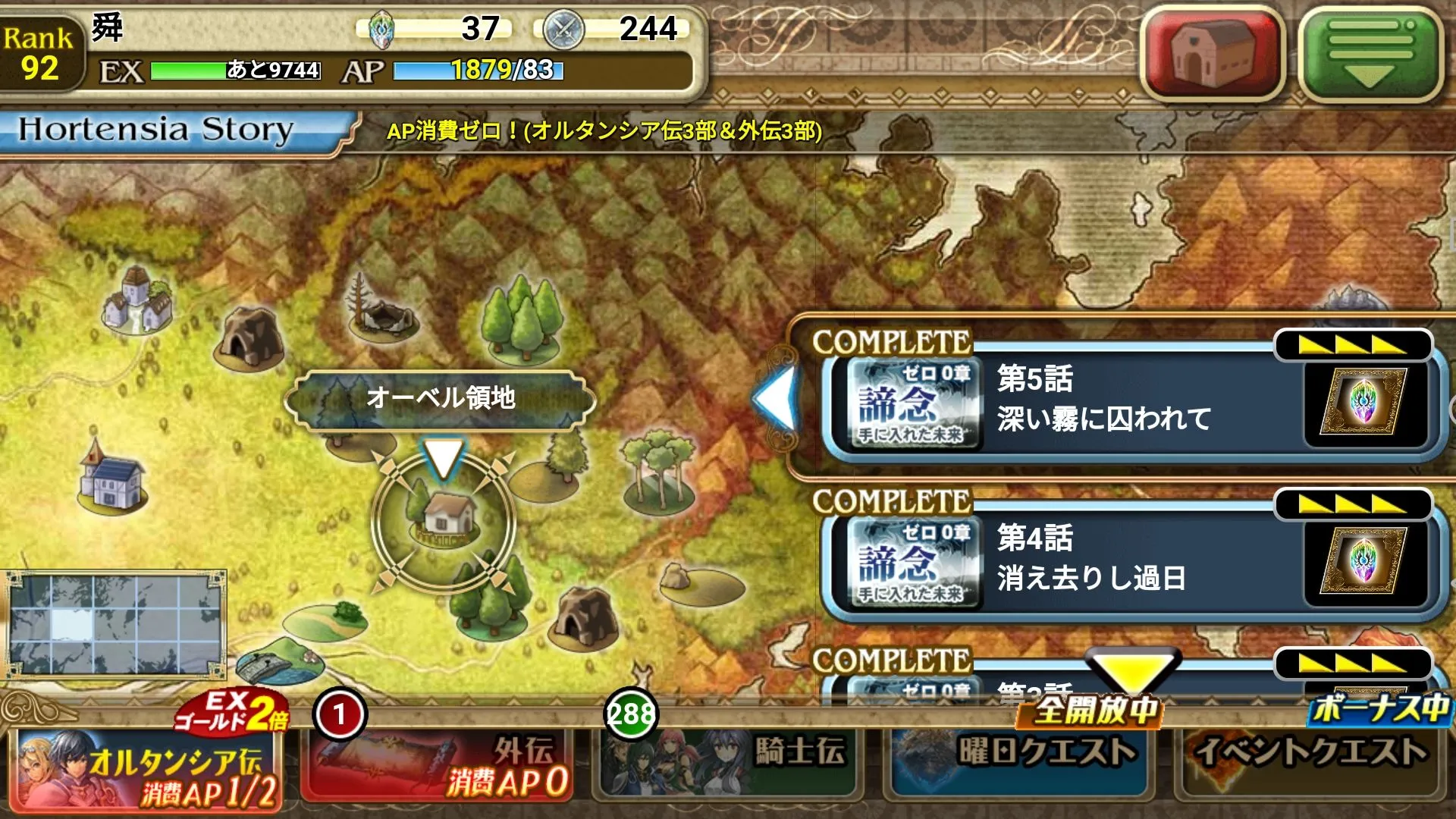This screenshot has height=819, width=1456.
Task: Tap the crystal gem currency icon
Action: (x=381, y=30)
